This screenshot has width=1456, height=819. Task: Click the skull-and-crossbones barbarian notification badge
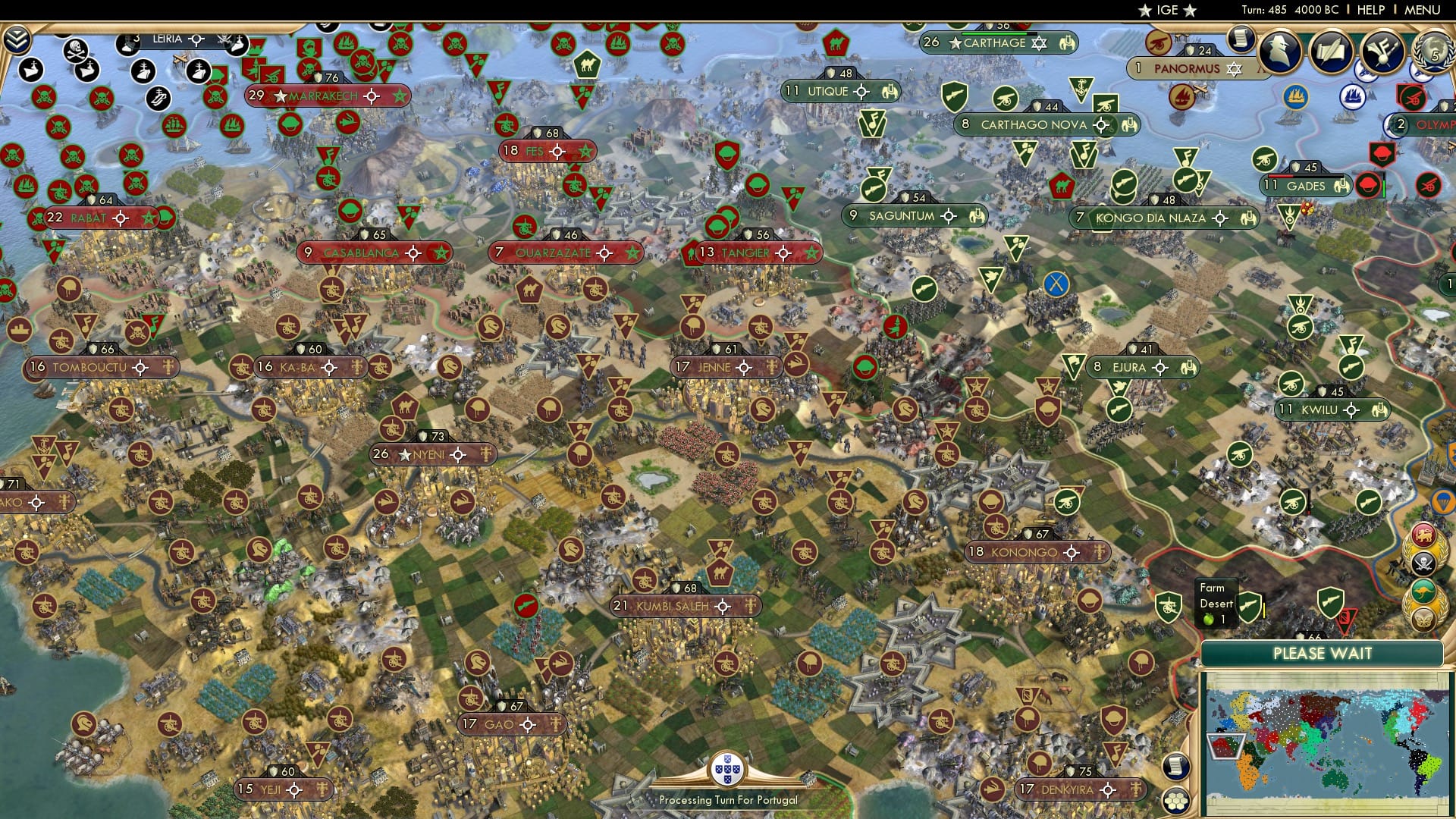click(1424, 563)
